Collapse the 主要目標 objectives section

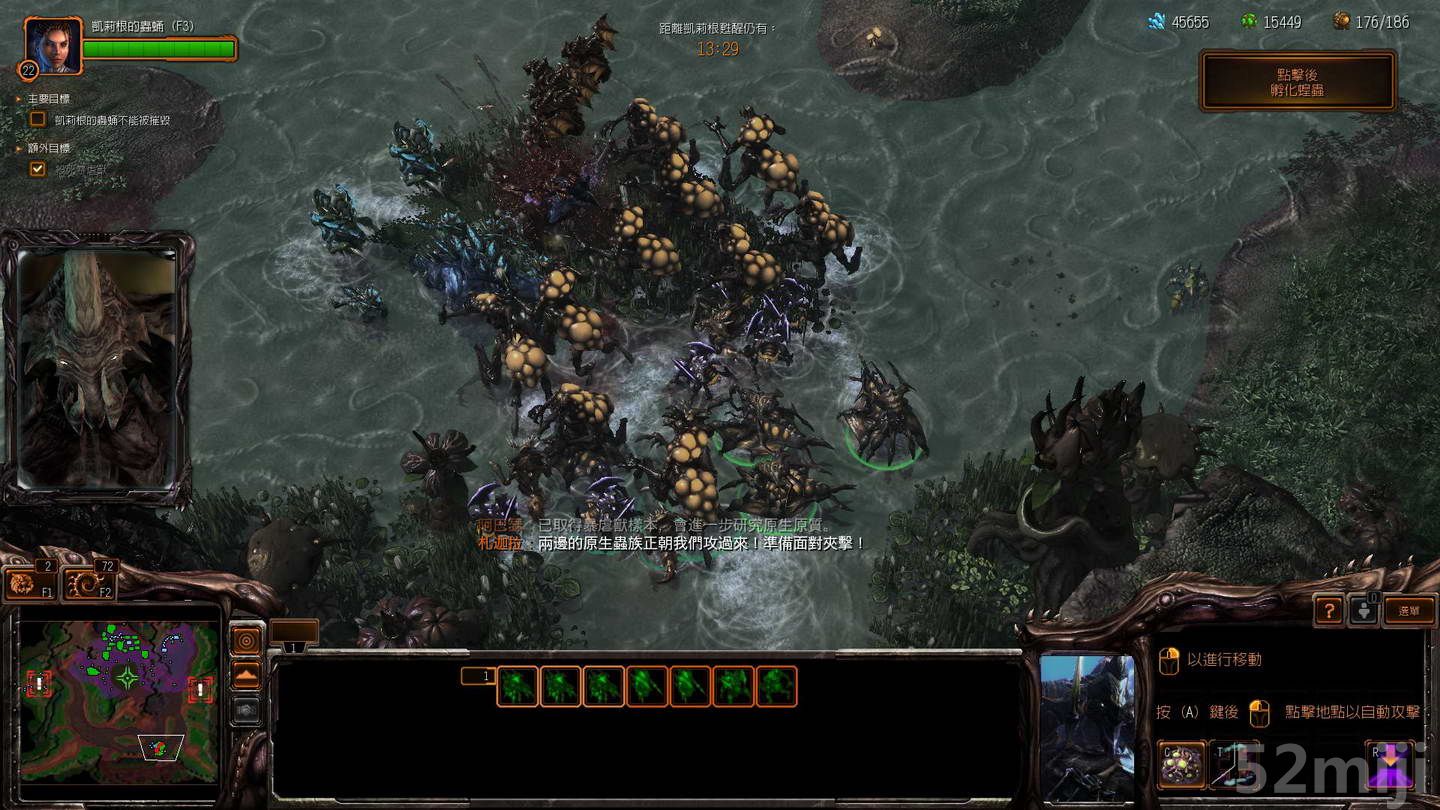pyautogui.click(x=17, y=97)
